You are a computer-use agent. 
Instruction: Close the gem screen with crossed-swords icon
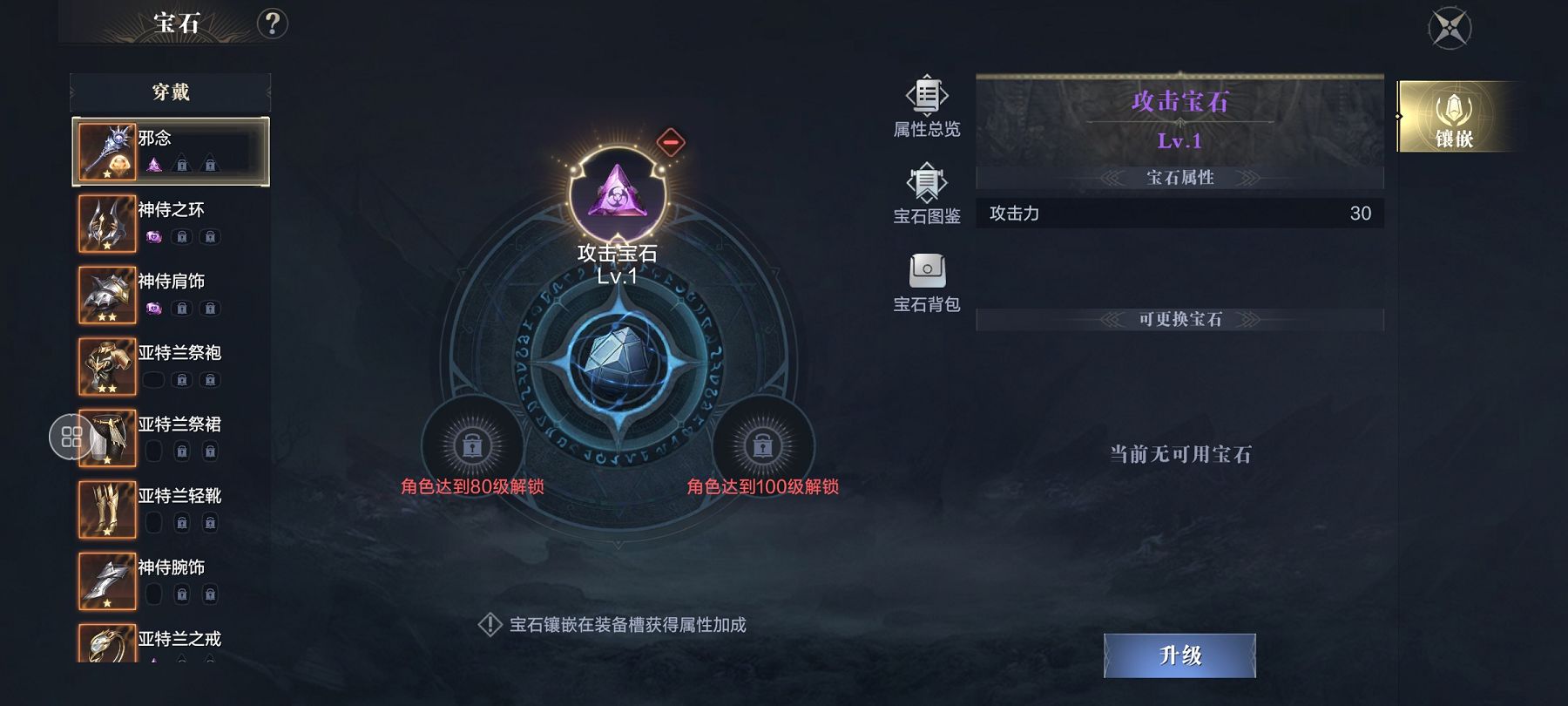(1450, 28)
